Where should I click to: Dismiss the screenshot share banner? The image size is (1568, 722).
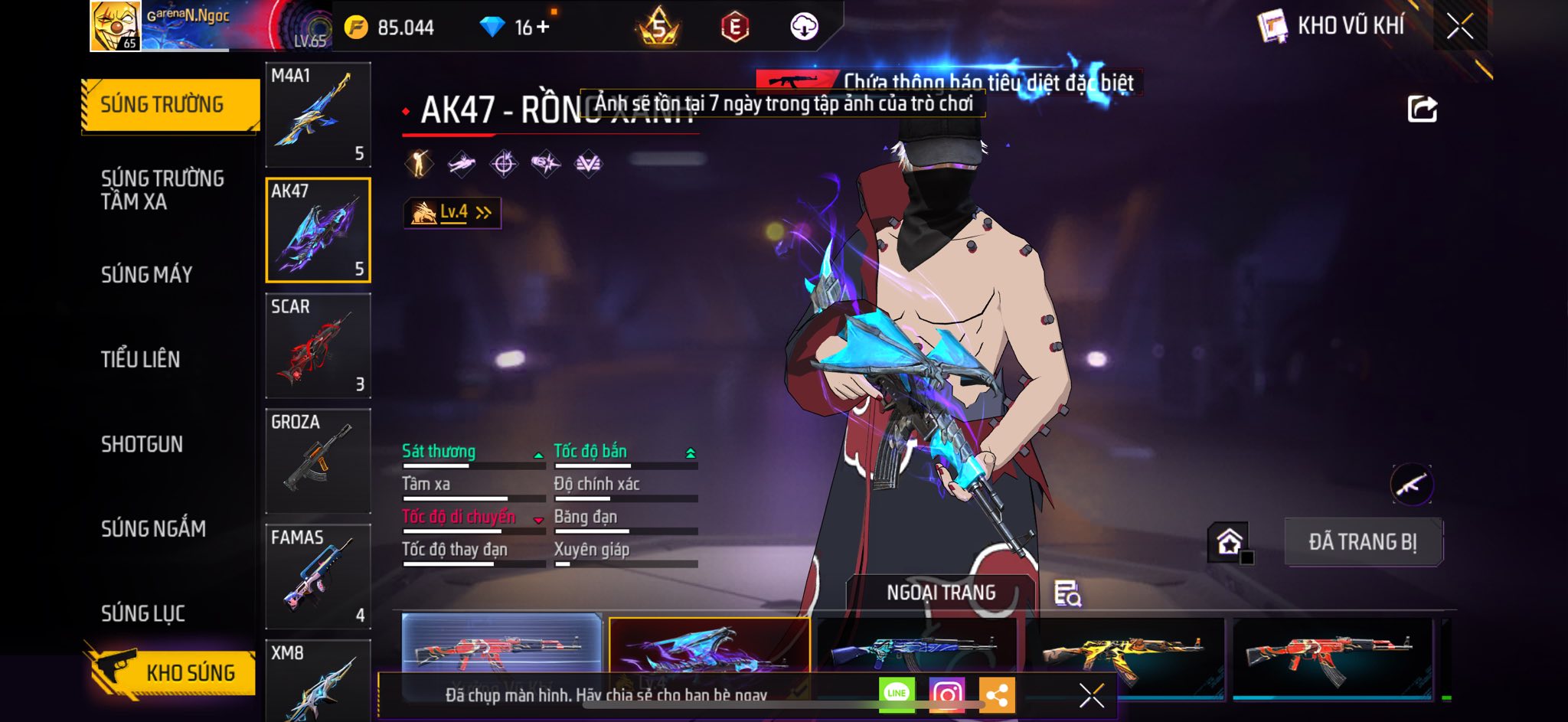(x=1091, y=695)
